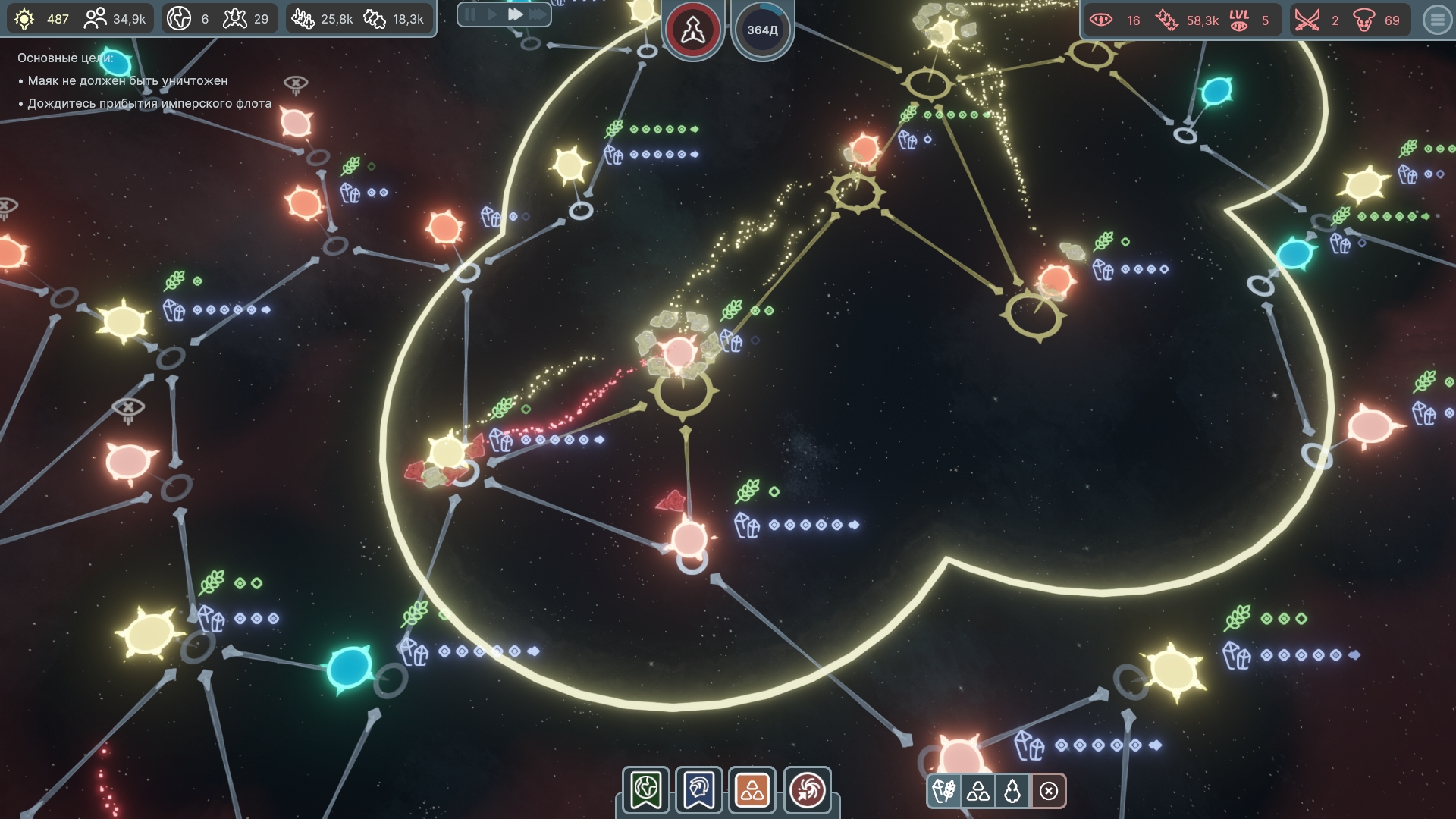Screen dimensions: 1456x819
Task: Pause the game with the pause button
Action: (470, 14)
